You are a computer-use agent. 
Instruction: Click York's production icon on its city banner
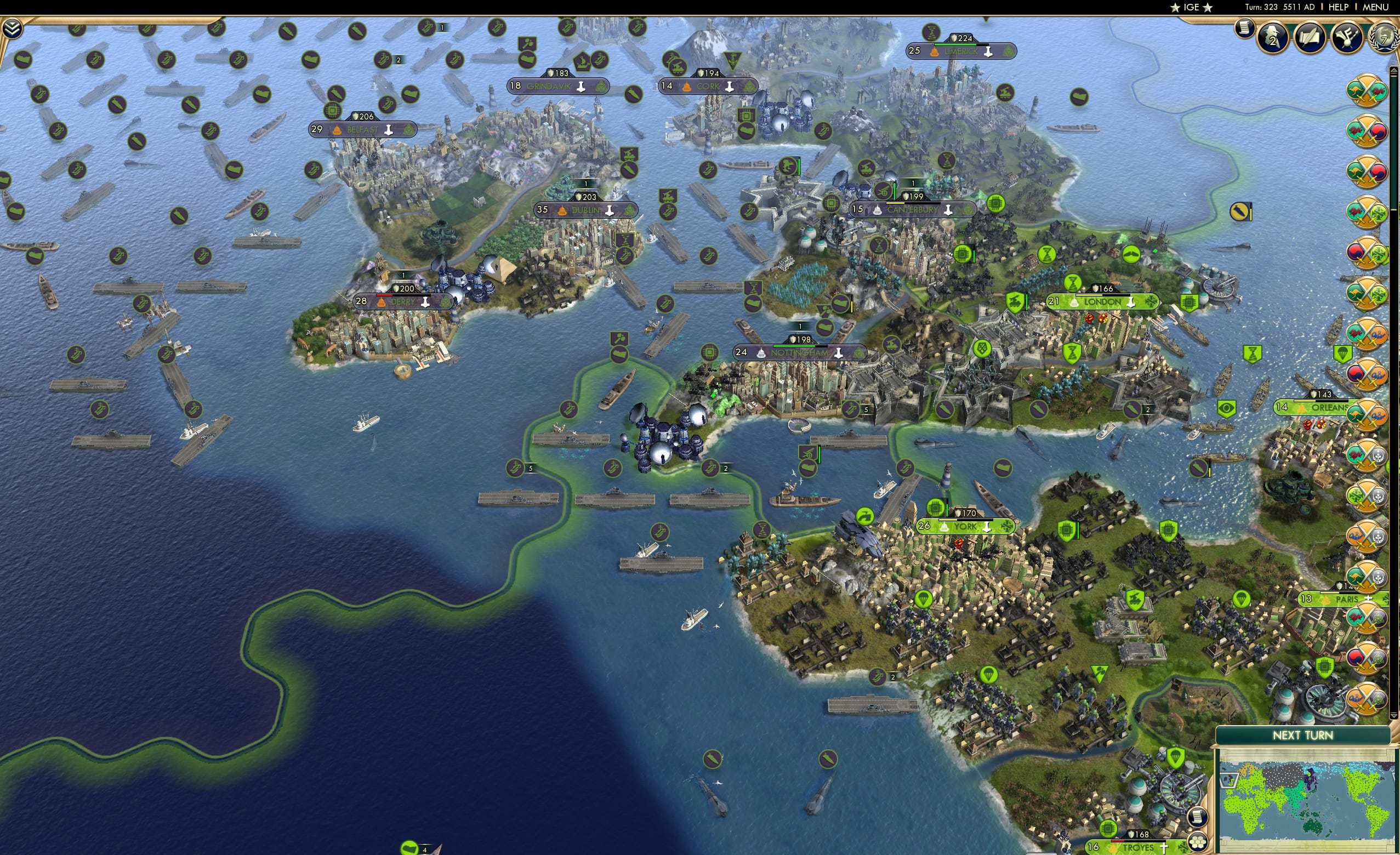tap(987, 528)
